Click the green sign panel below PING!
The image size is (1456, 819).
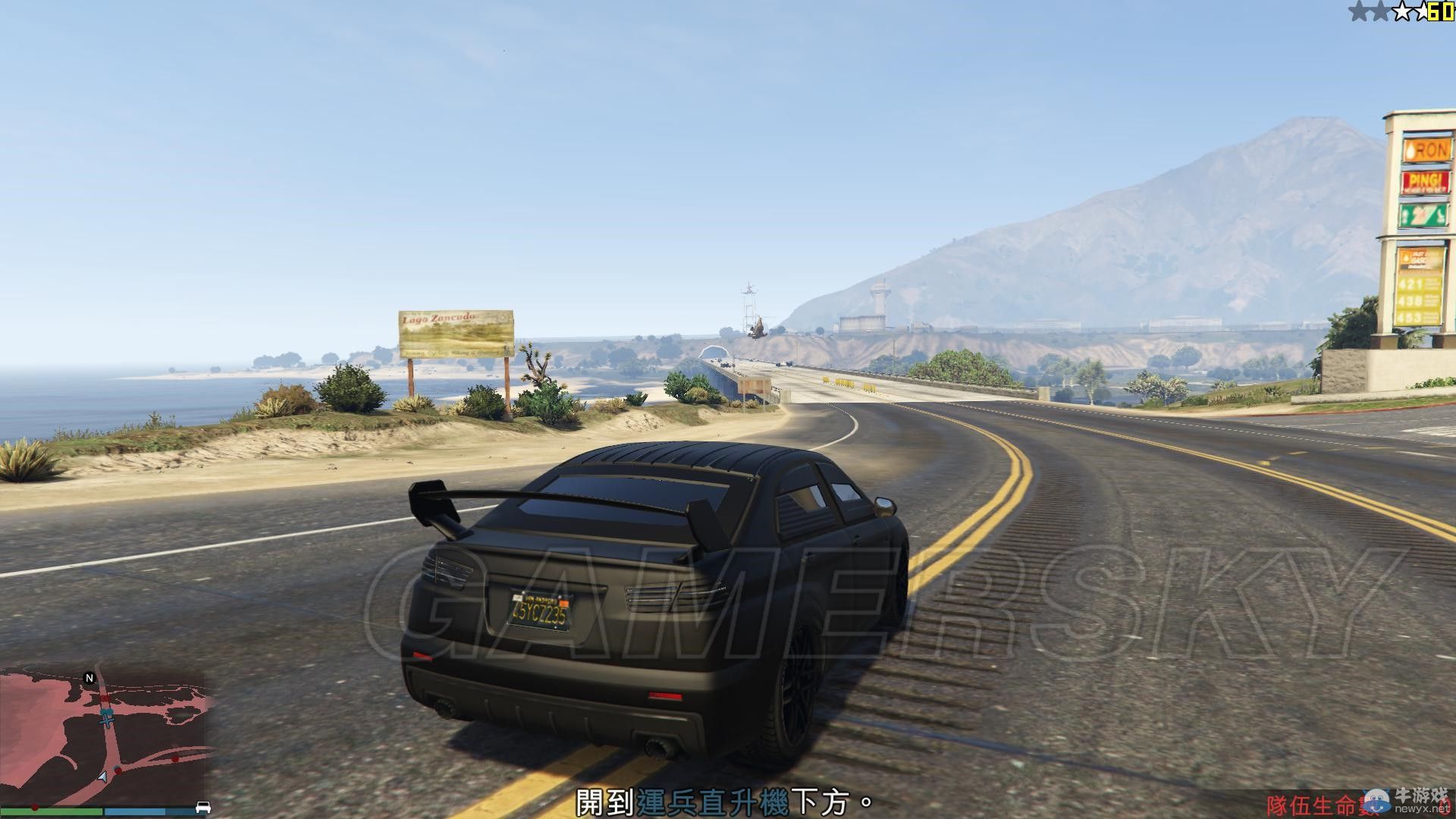(x=1424, y=215)
